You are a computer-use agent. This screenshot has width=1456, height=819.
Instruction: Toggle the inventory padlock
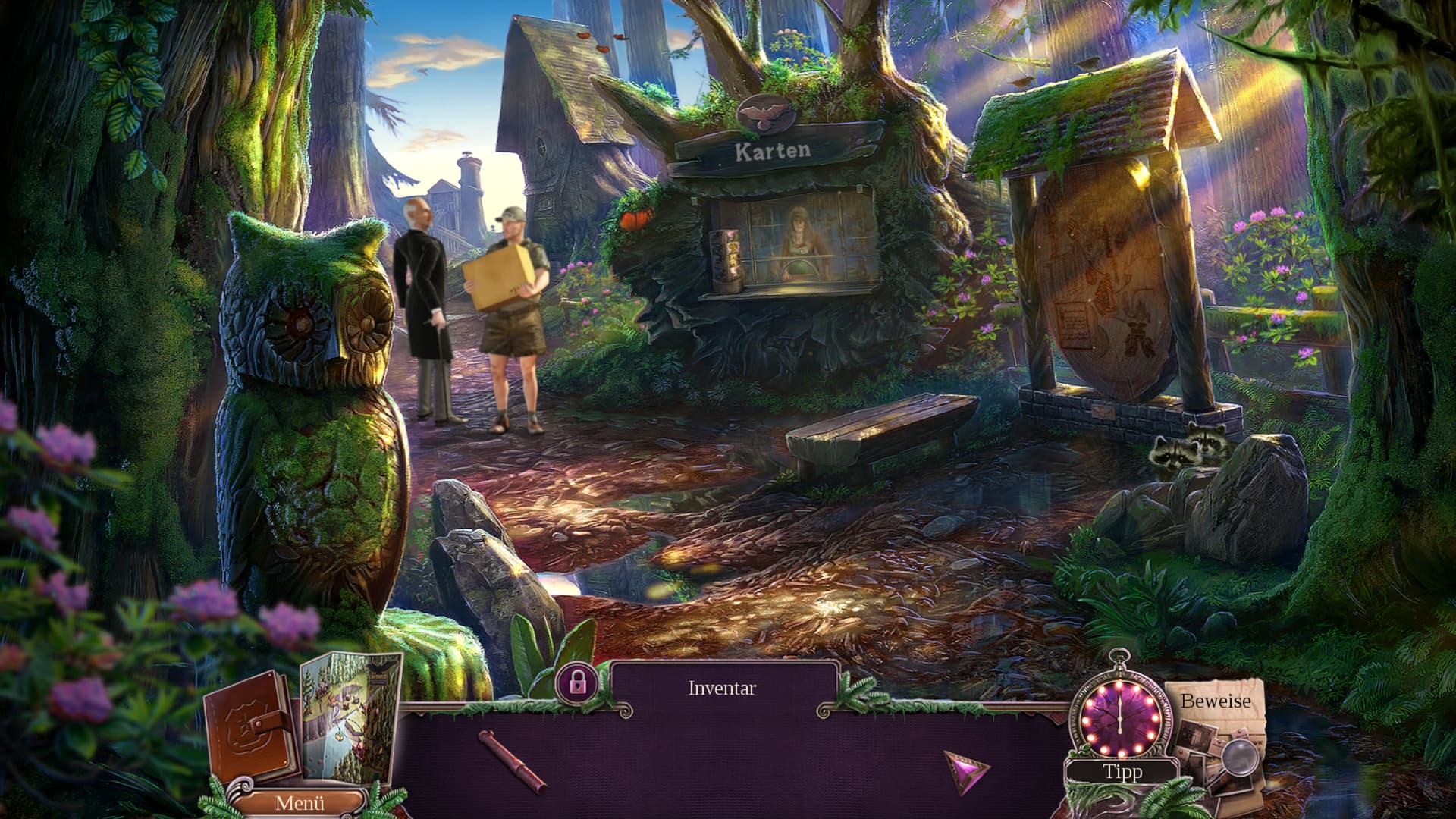tap(578, 682)
